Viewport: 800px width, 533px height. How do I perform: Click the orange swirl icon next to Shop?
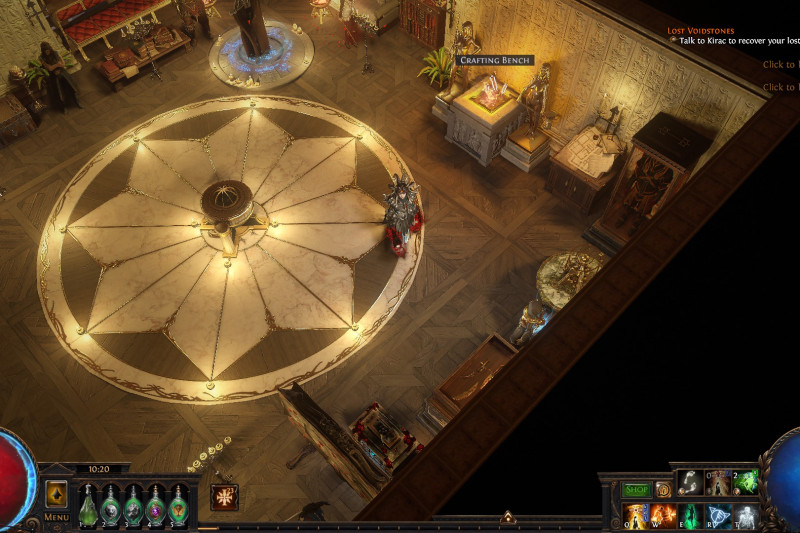(663, 490)
